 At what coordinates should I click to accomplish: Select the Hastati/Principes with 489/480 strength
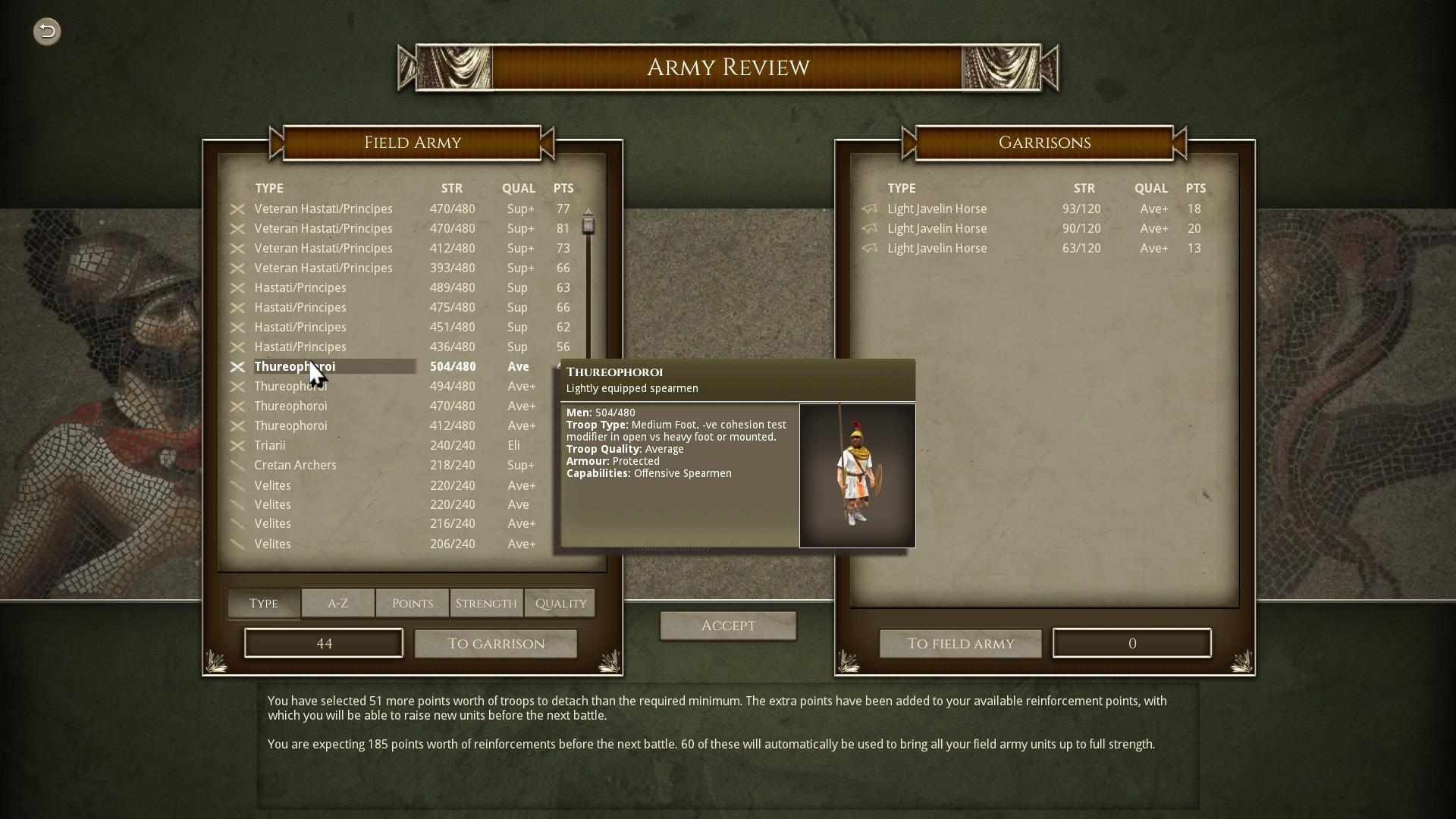coord(300,288)
